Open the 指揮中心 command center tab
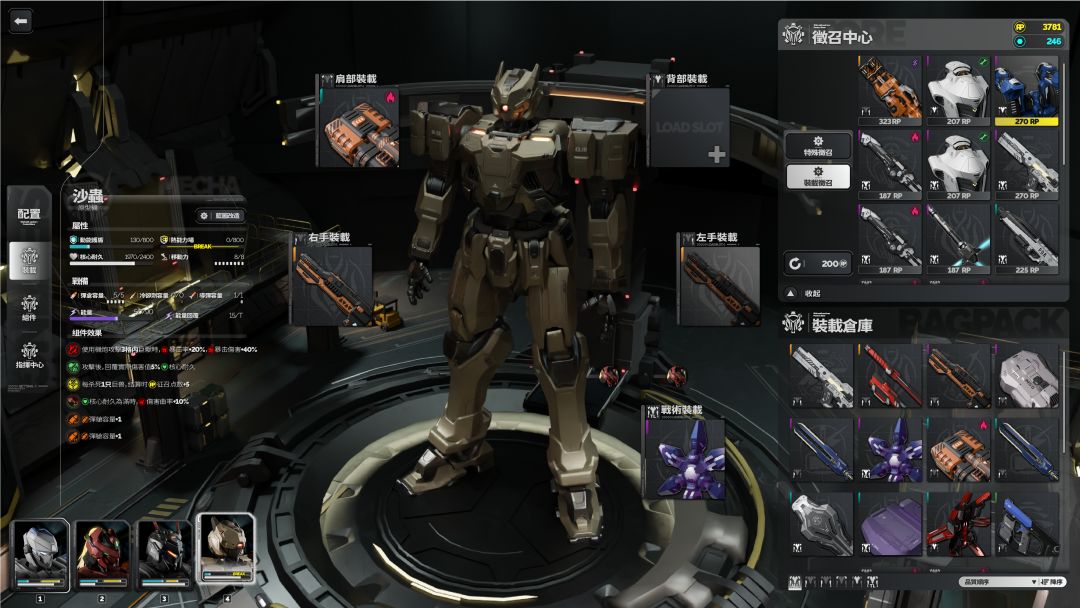The width and height of the screenshot is (1080, 608). (29, 354)
